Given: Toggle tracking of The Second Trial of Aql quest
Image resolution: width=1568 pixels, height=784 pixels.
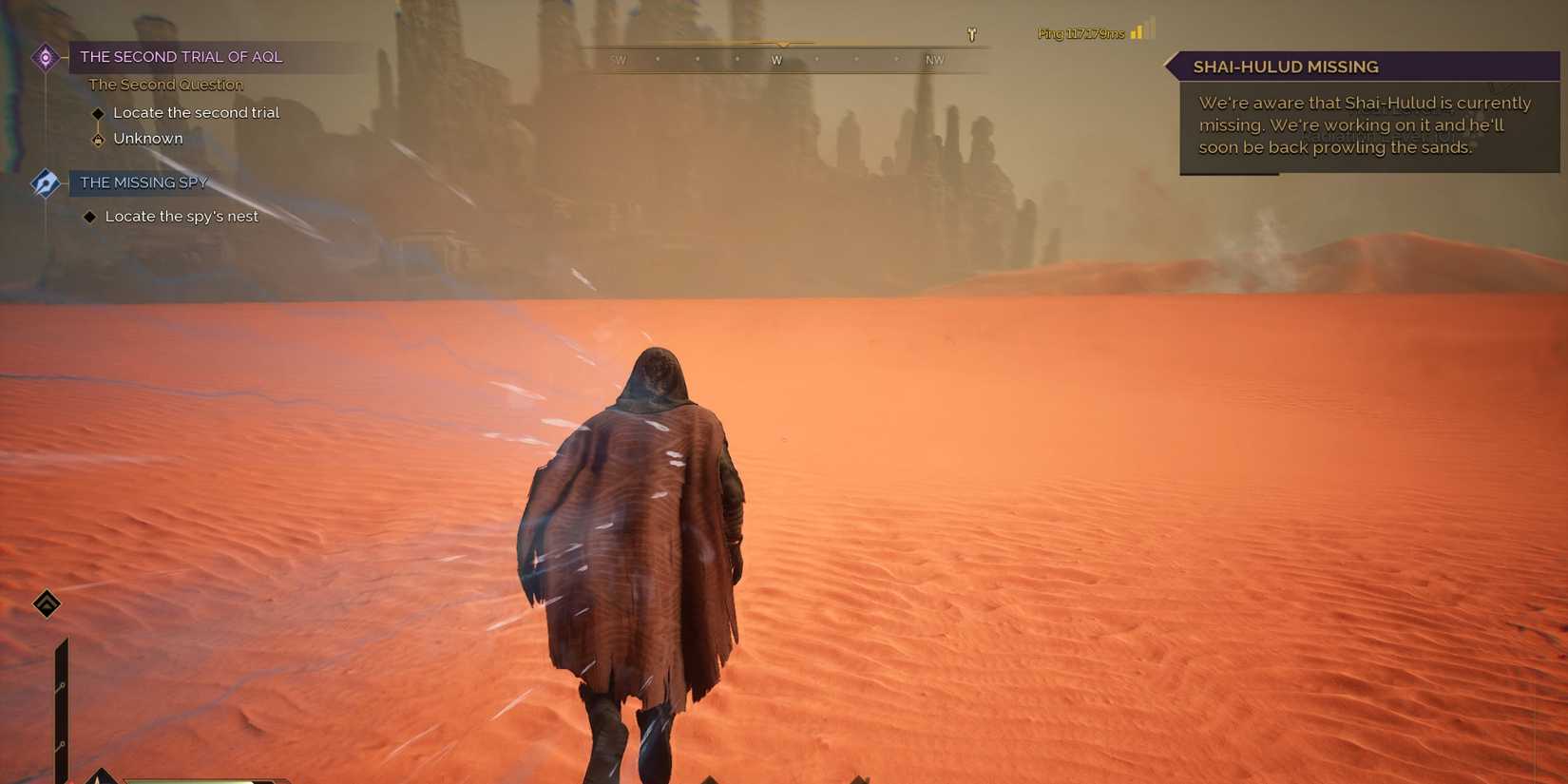Looking at the screenshot, I should pyautogui.click(x=181, y=56).
